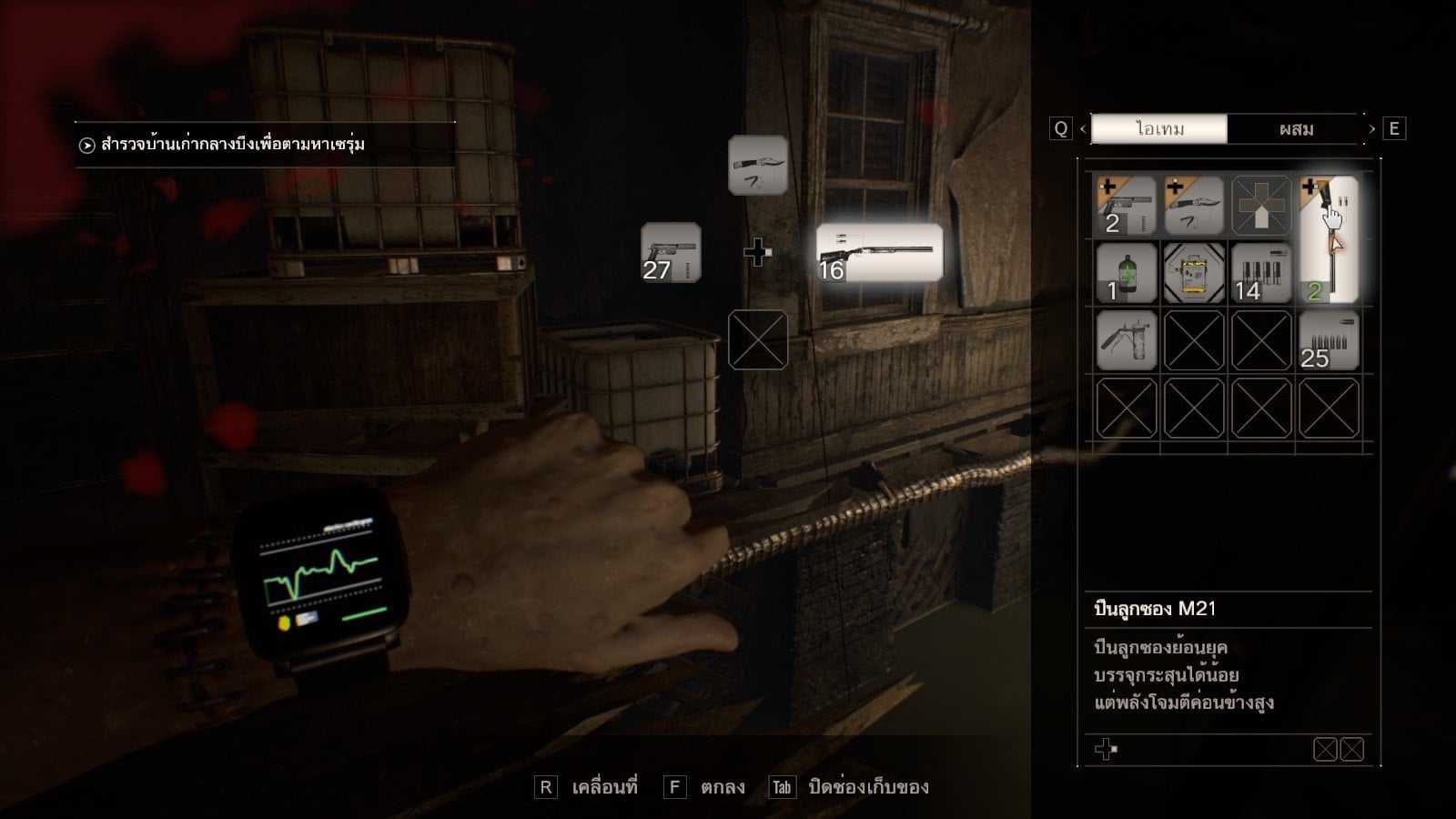Choose the shotgun shells stack of 14

(1261, 273)
